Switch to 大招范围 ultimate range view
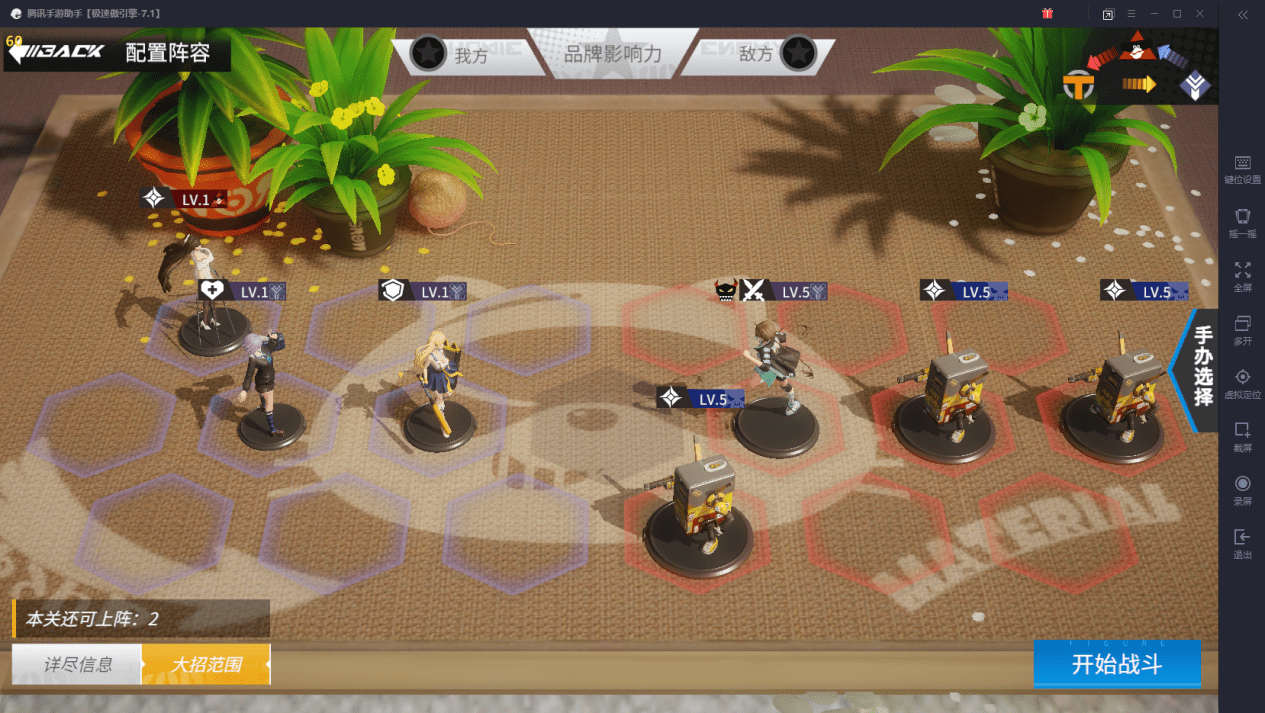This screenshot has width=1265, height=713. tap(206, 664)
